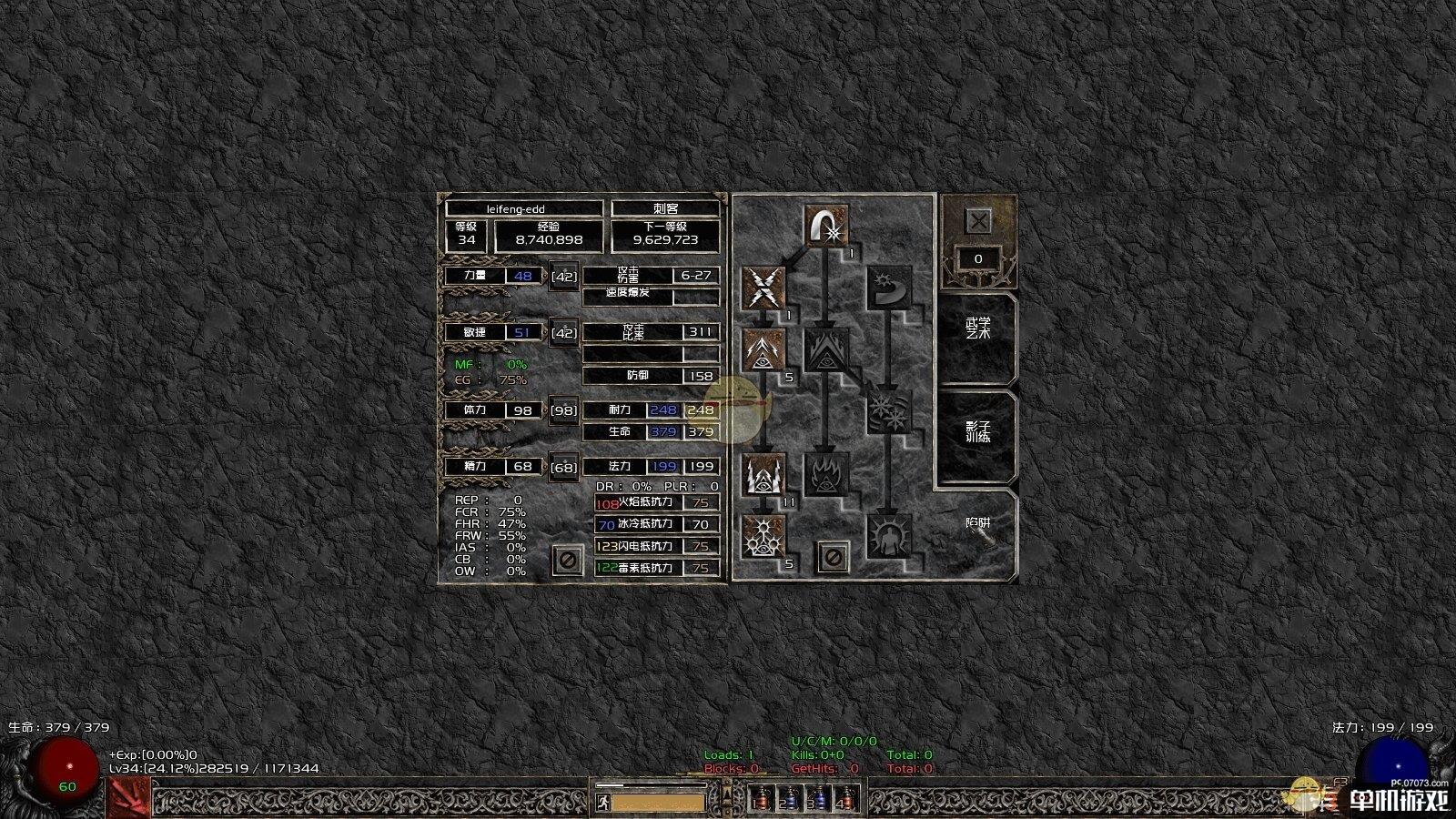This screenshot has width=1456, height=819.
Task: Select the 陷阱 skill tab
Action: pyautogui.click(x=978, y=525)
